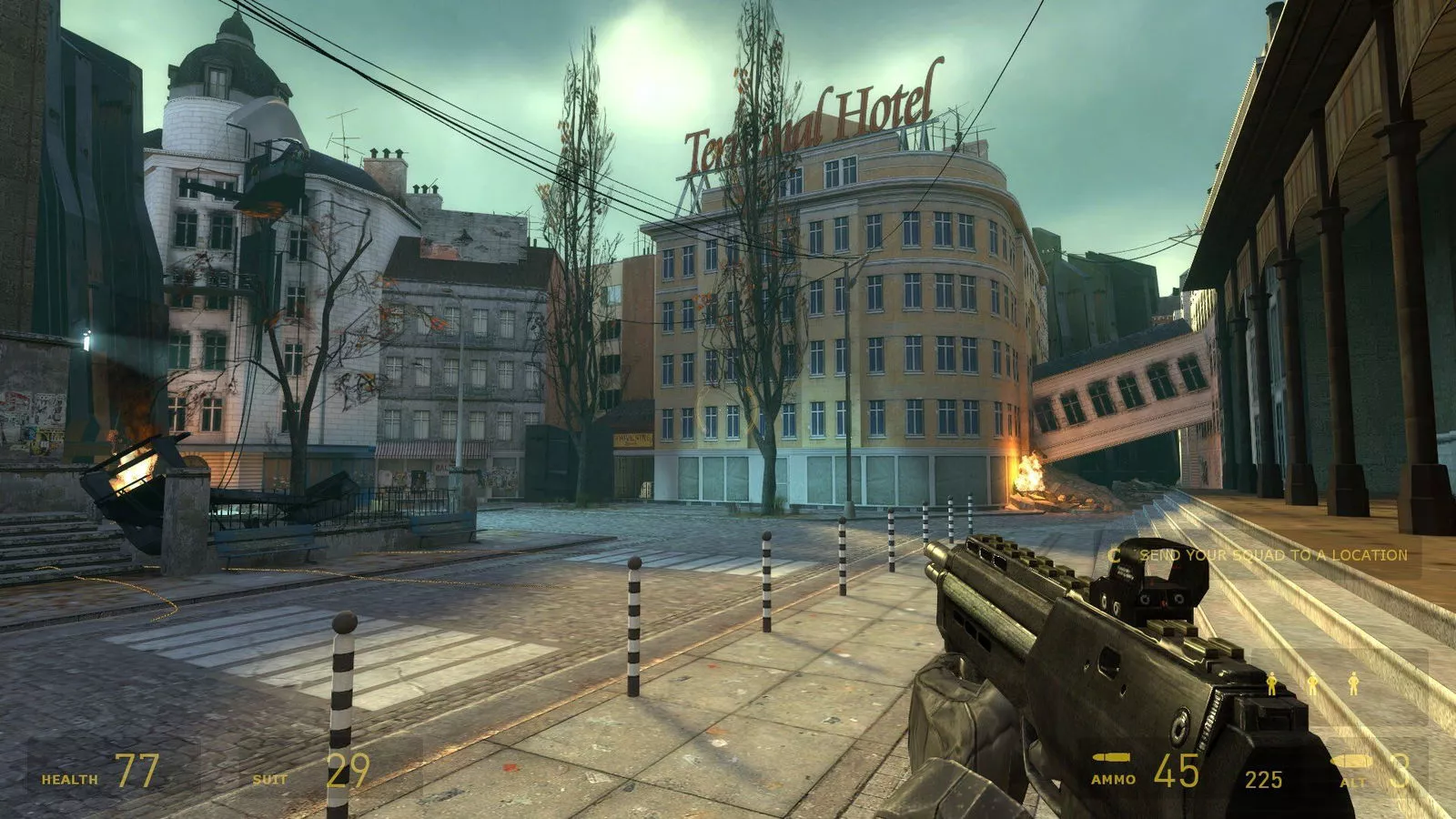Click the SUIT label in the HUD
The width and height of the screenshot is (1456, 819).
tap(269, 778)
